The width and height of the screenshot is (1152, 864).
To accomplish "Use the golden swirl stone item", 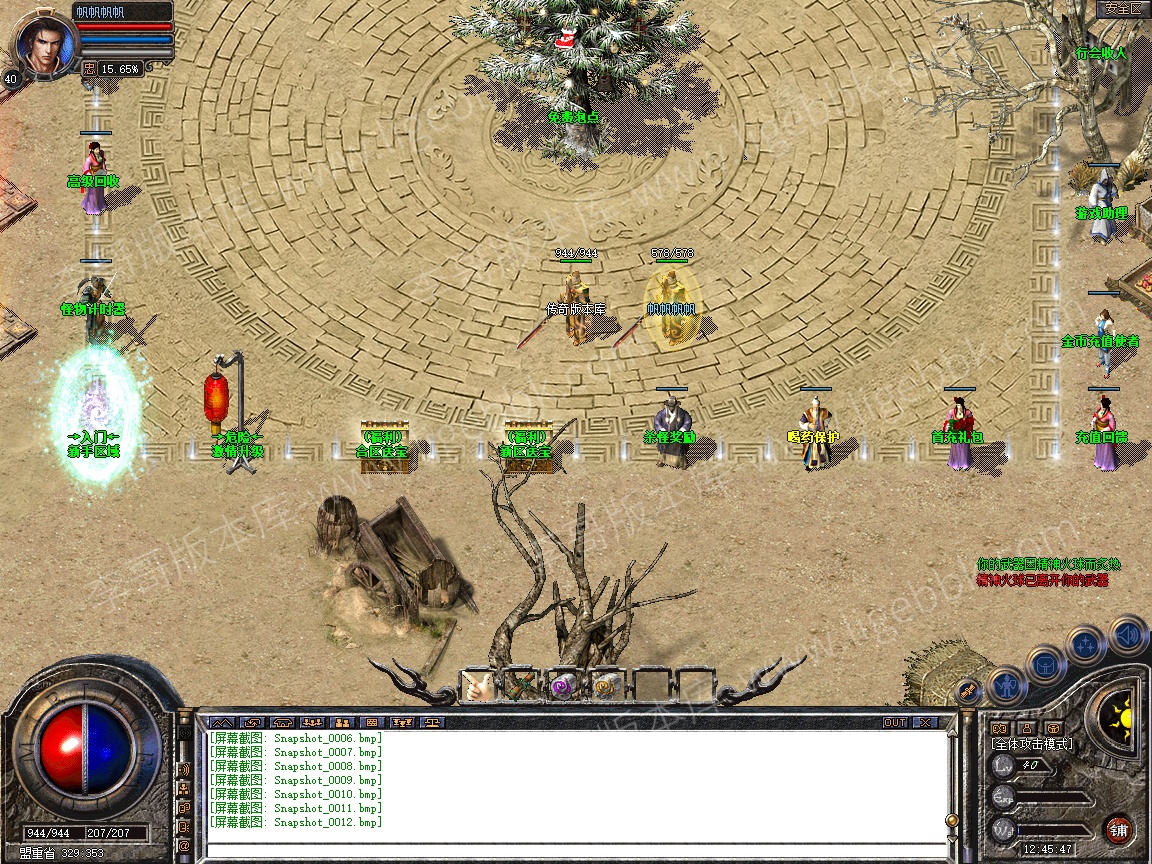I will pos(606,686).
